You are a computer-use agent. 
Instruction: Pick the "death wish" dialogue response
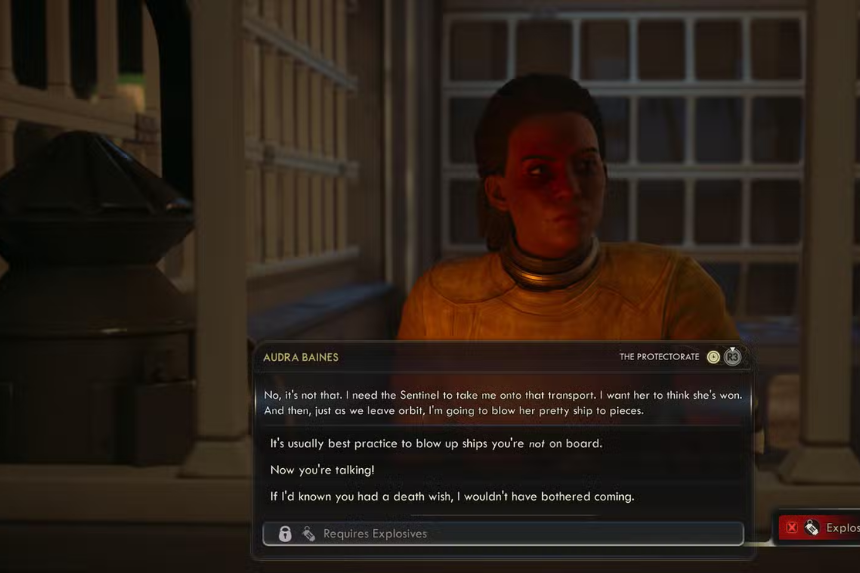tap(452, 496)
